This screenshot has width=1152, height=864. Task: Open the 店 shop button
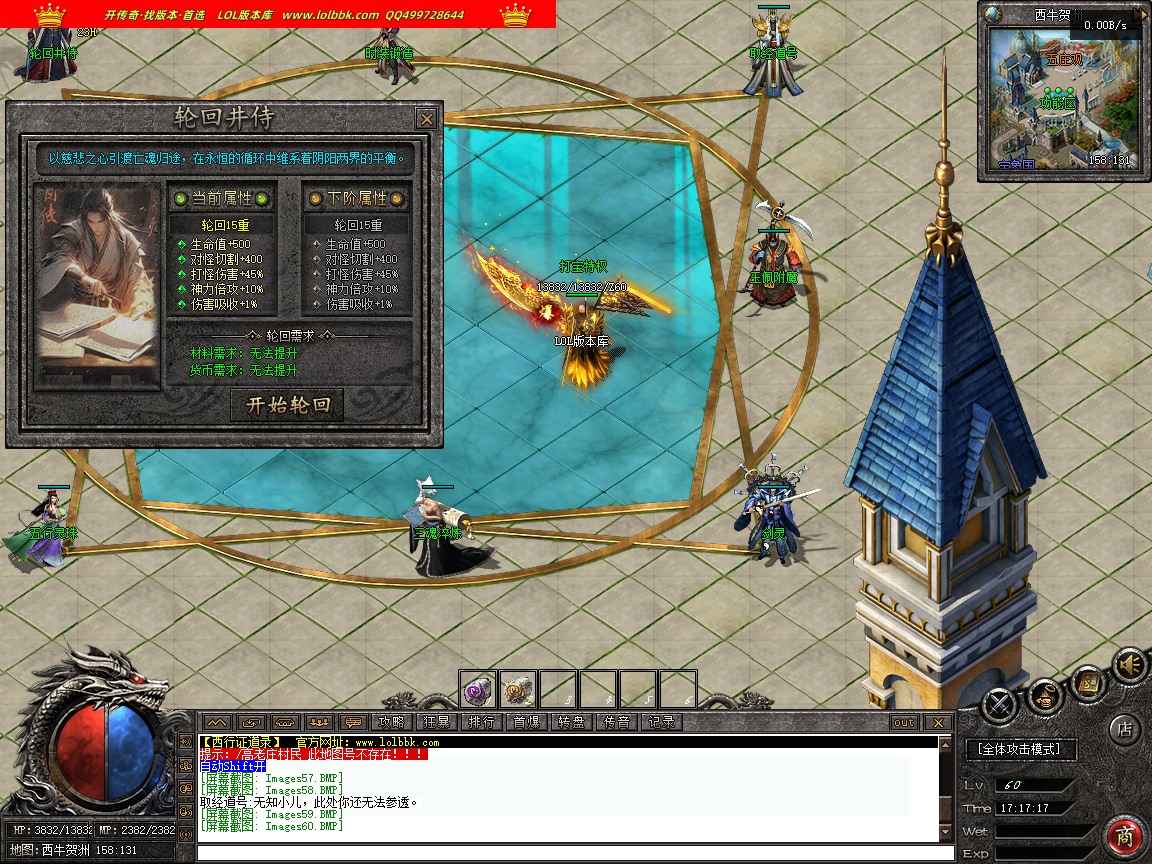1126,729
